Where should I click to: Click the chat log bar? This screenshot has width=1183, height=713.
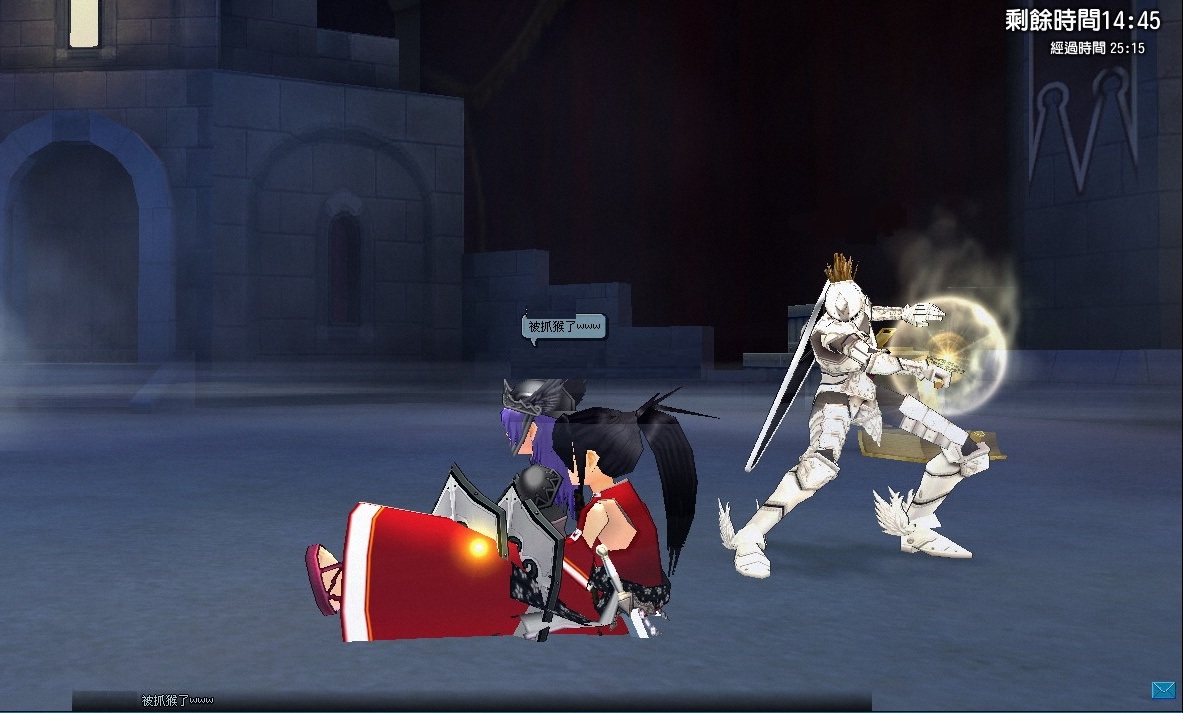(x=471, y=700)
